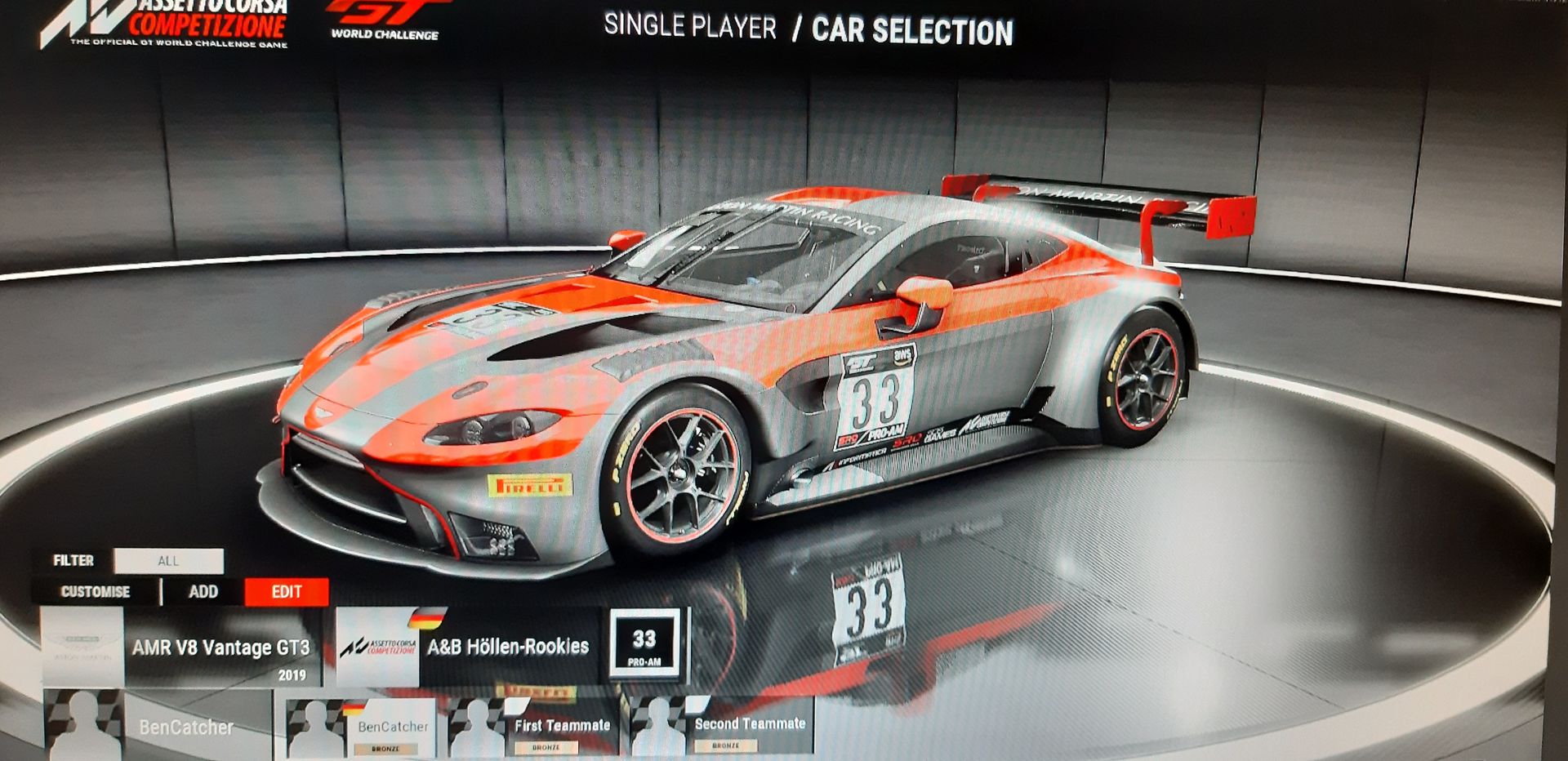Image resolution: width=1568 pixels, height=761 pixels.
Task: Select the AMR V8 Vantage GT3 car tile
Action: [x=181, y=649]
